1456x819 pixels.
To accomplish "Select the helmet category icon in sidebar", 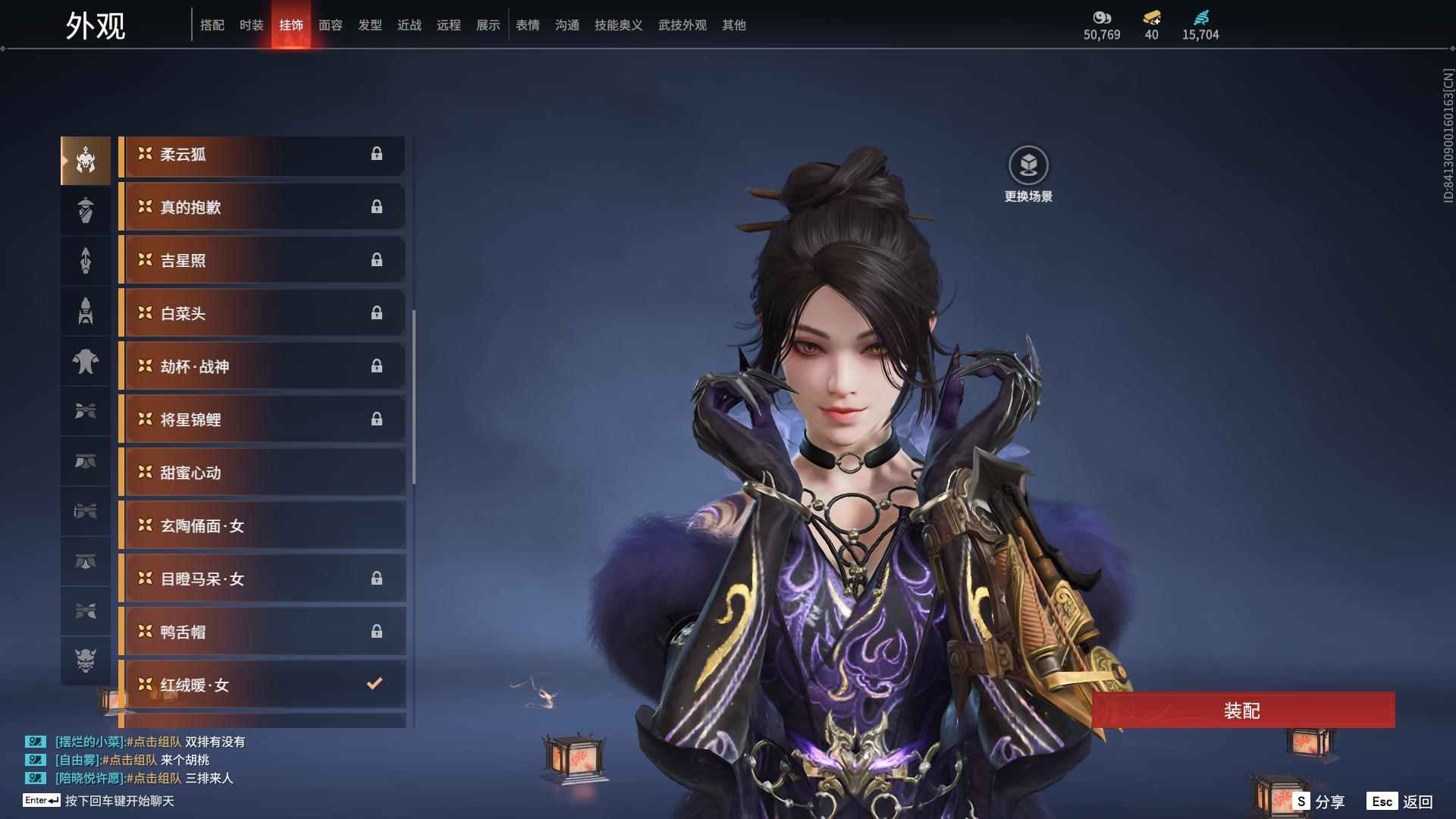I will 85,160.
